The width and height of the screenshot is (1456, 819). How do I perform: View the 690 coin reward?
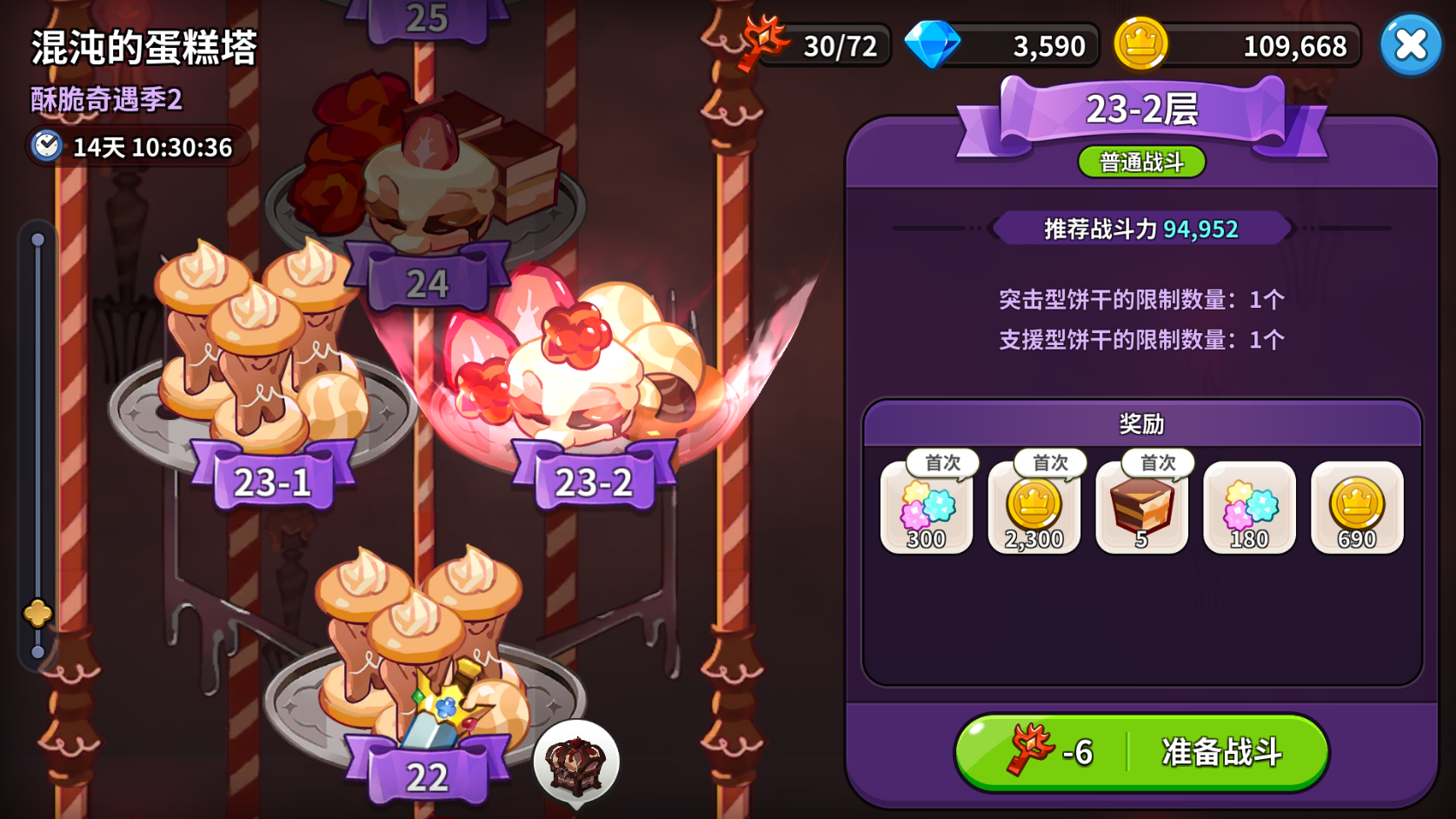tap(1357, 509)
